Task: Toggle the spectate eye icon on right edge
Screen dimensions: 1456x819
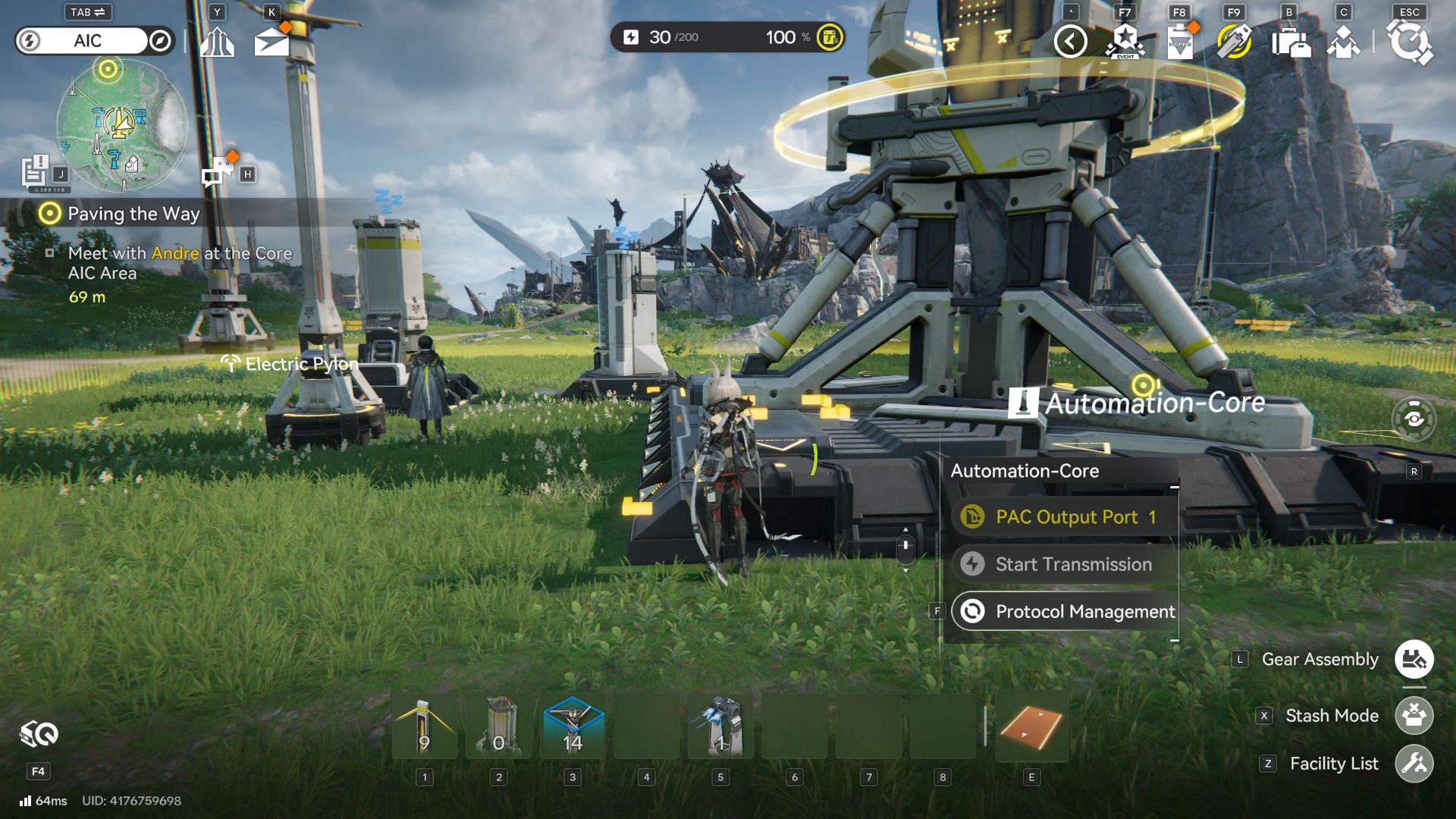Action: [x=1415, y=418]
